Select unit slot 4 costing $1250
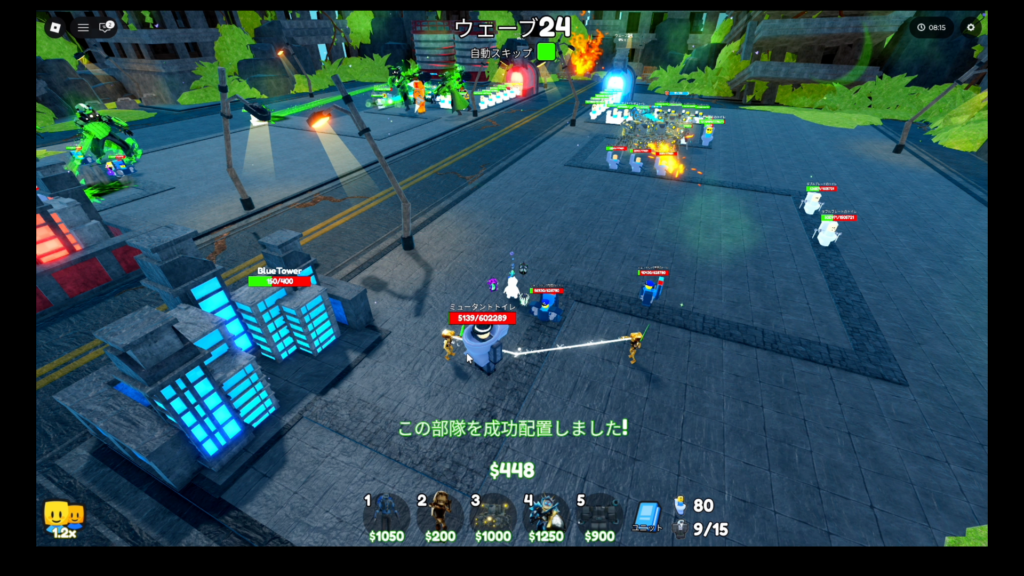 (x=546, y=514)
